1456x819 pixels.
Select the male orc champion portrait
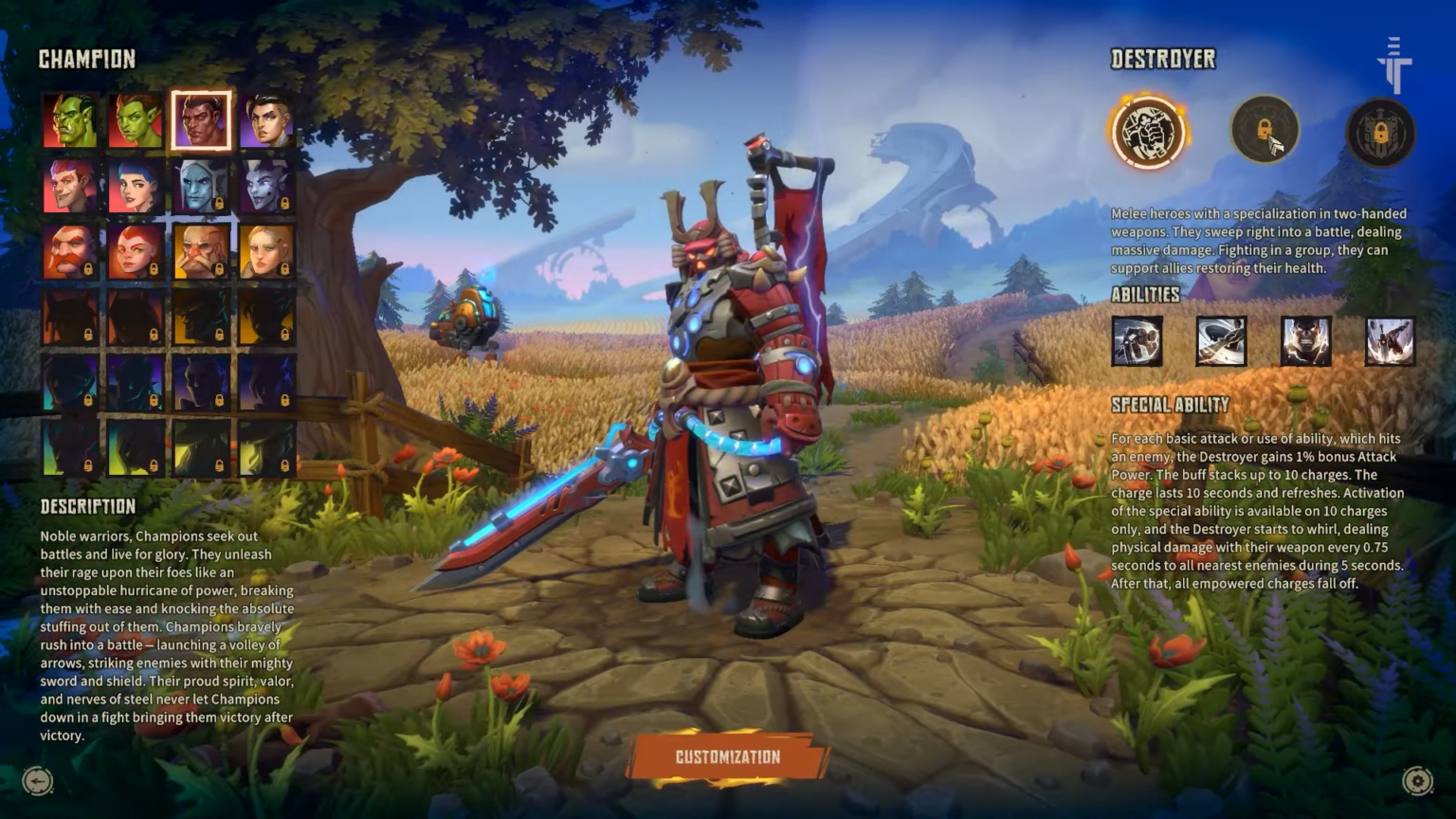(69, 120)
